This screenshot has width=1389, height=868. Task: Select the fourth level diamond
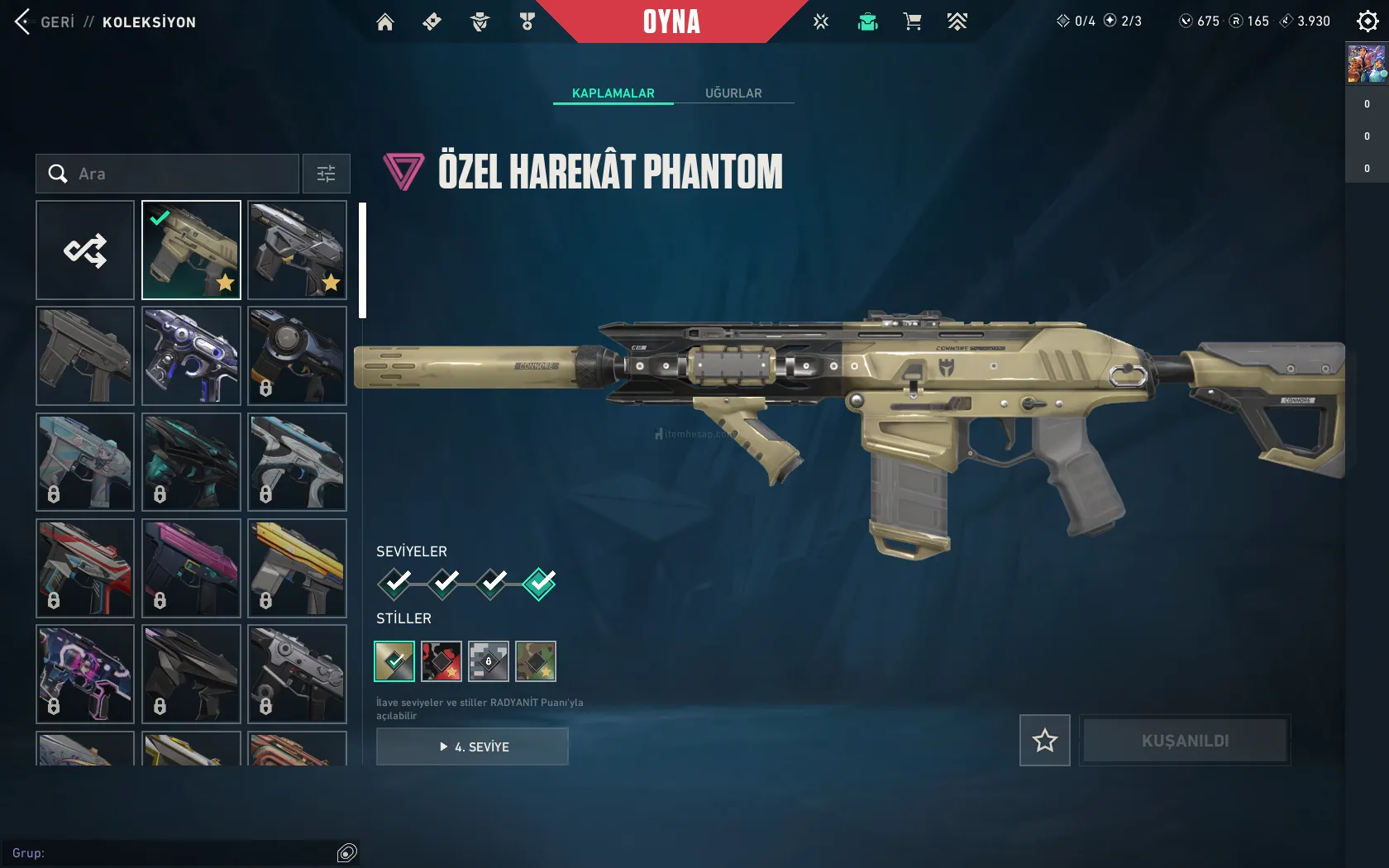coord(539,584)
